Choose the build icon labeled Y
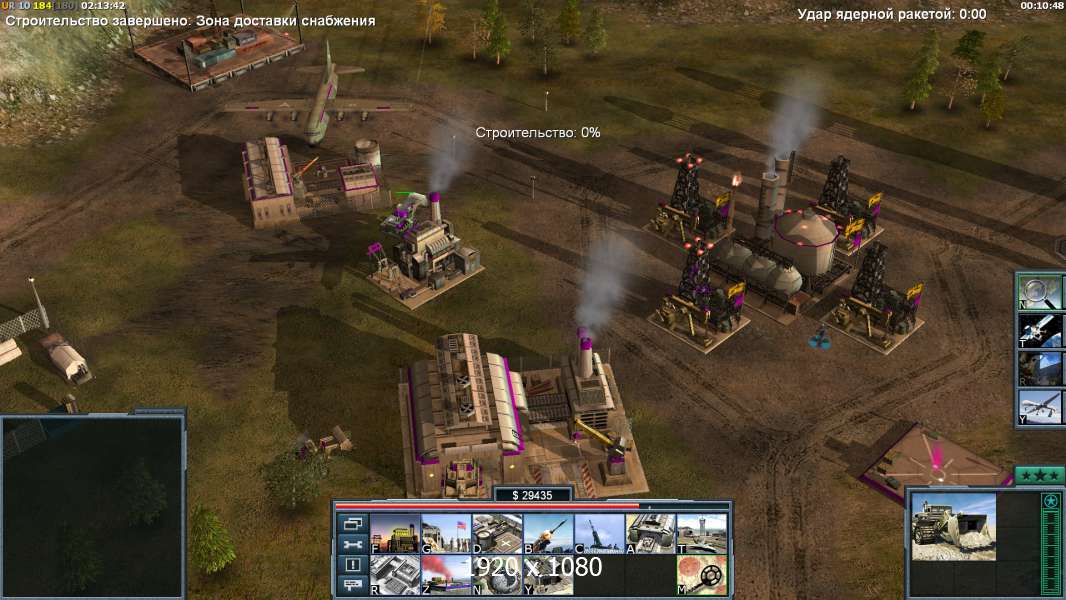The image size is (1066, 600). pyautogui.click(x=548, y=575)
